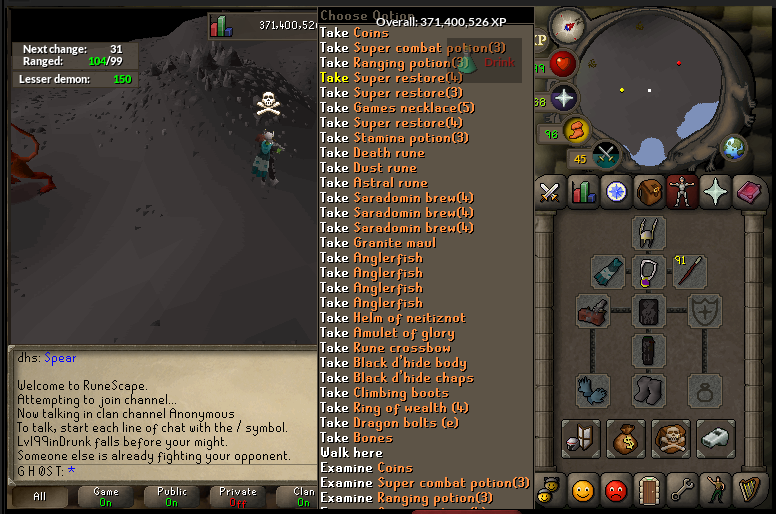Viewport: 776px width, 514px height.
Task: Select the Walk here option
Action: coord(351,453)
